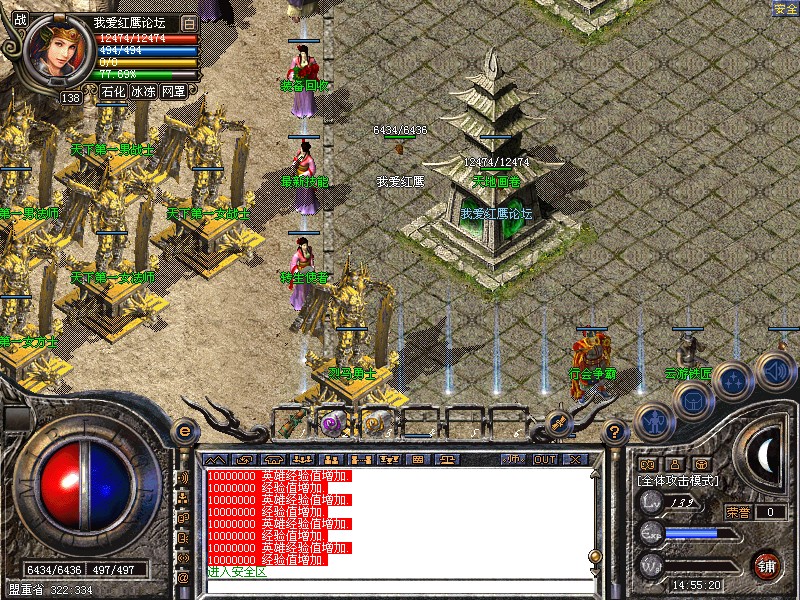Click the OUT button above the chat
The image size is (800, 600).
tap(544, 460)
